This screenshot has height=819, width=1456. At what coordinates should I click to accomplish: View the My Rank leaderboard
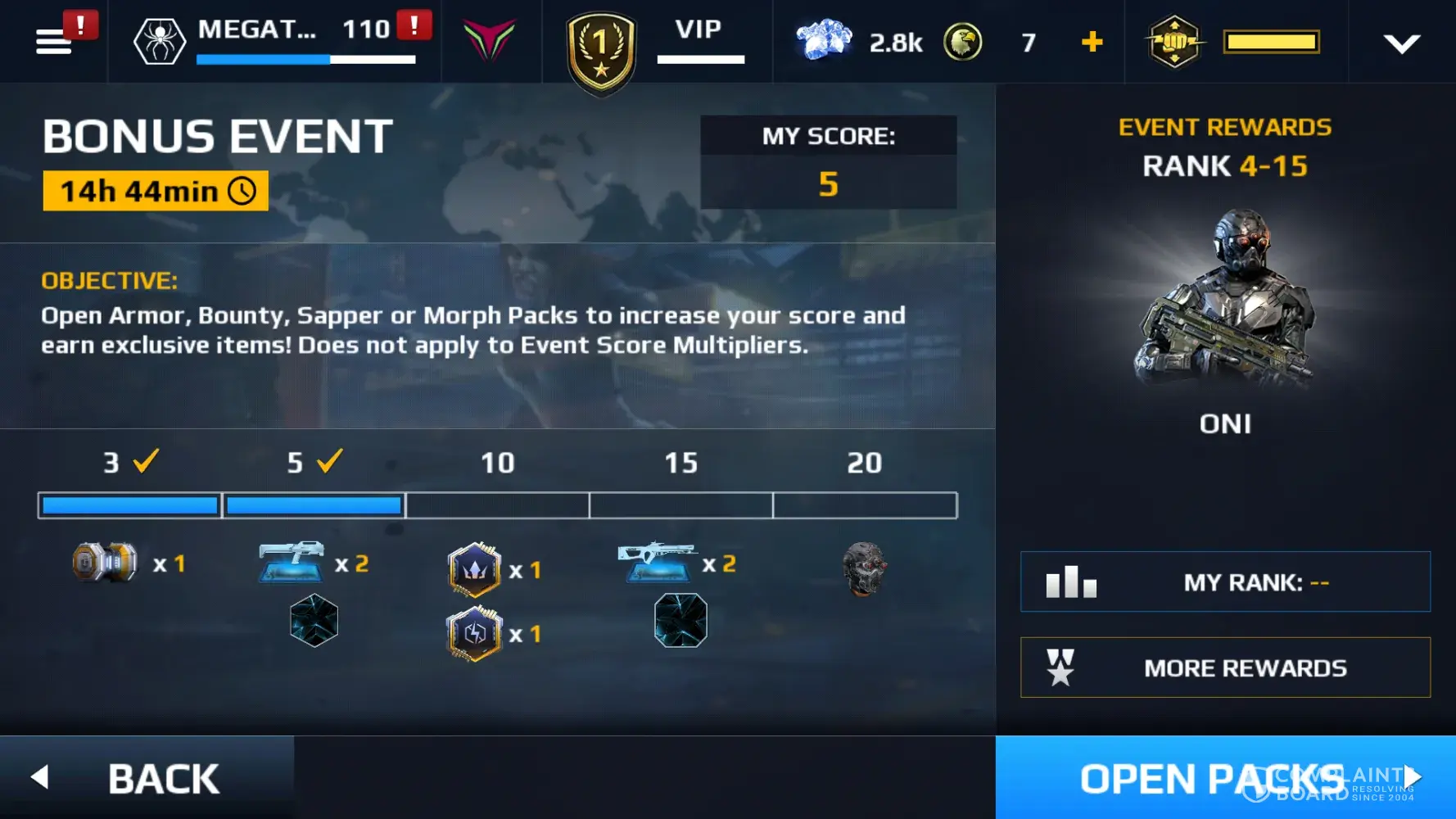1225,582
